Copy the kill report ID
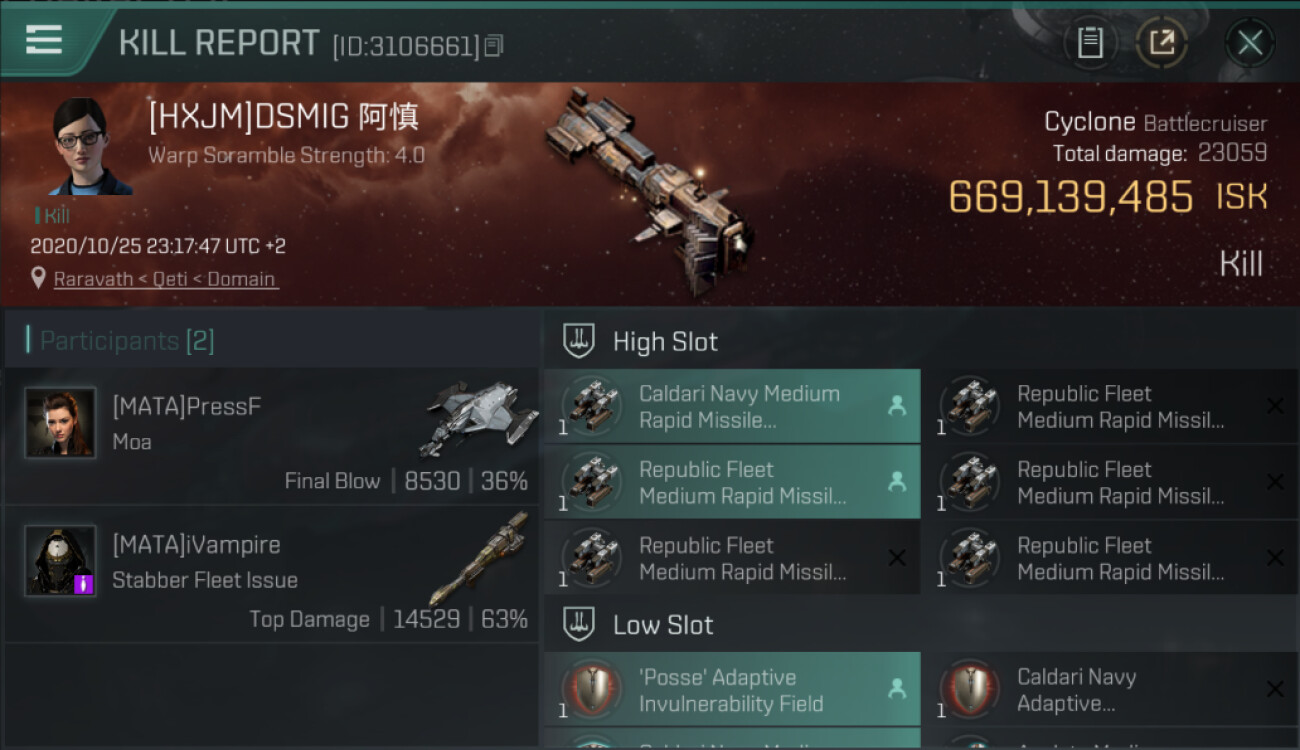 tap(494, 45)
